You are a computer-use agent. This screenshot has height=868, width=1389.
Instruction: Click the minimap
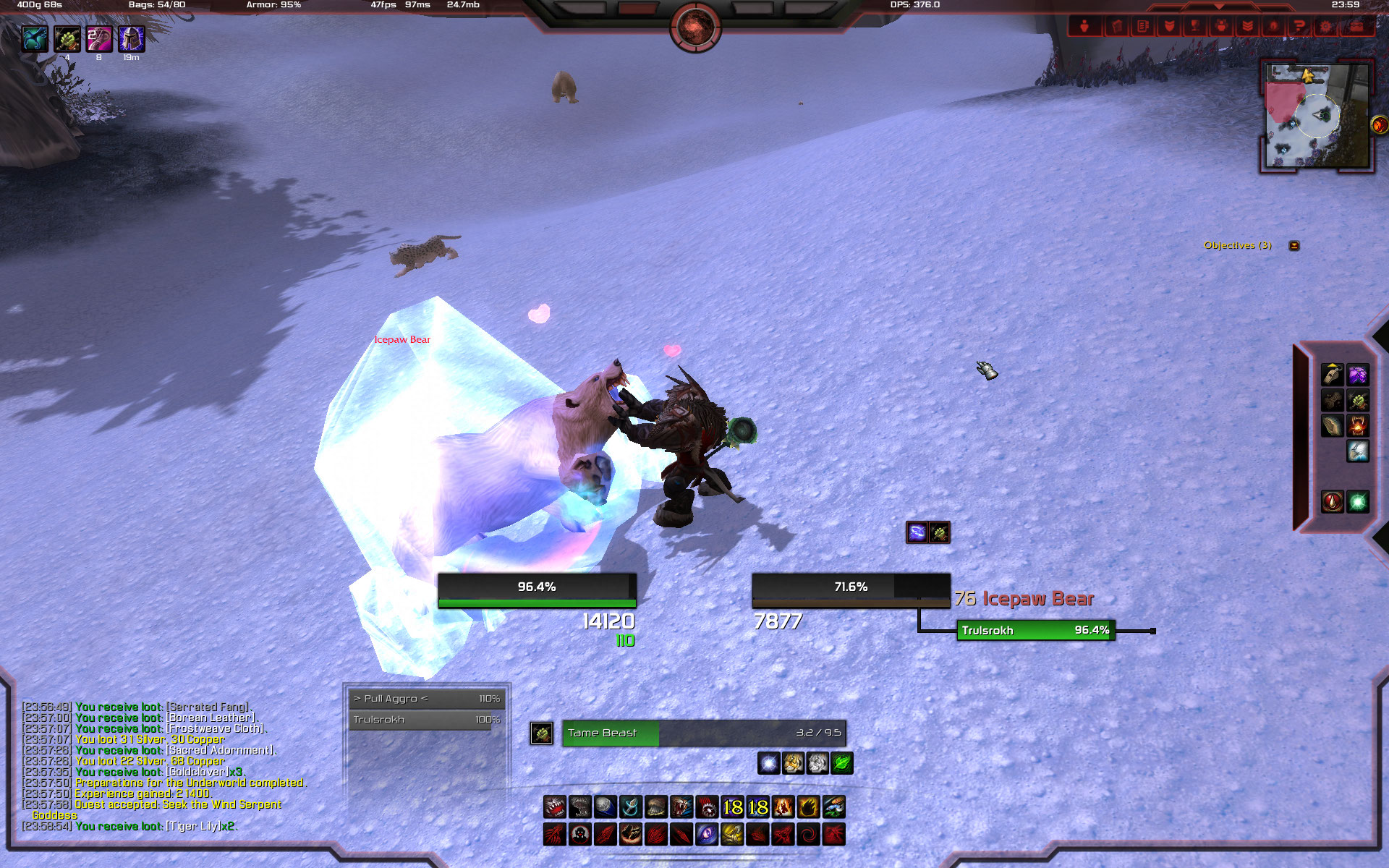pyautogui.click(x=1316, y=116)
